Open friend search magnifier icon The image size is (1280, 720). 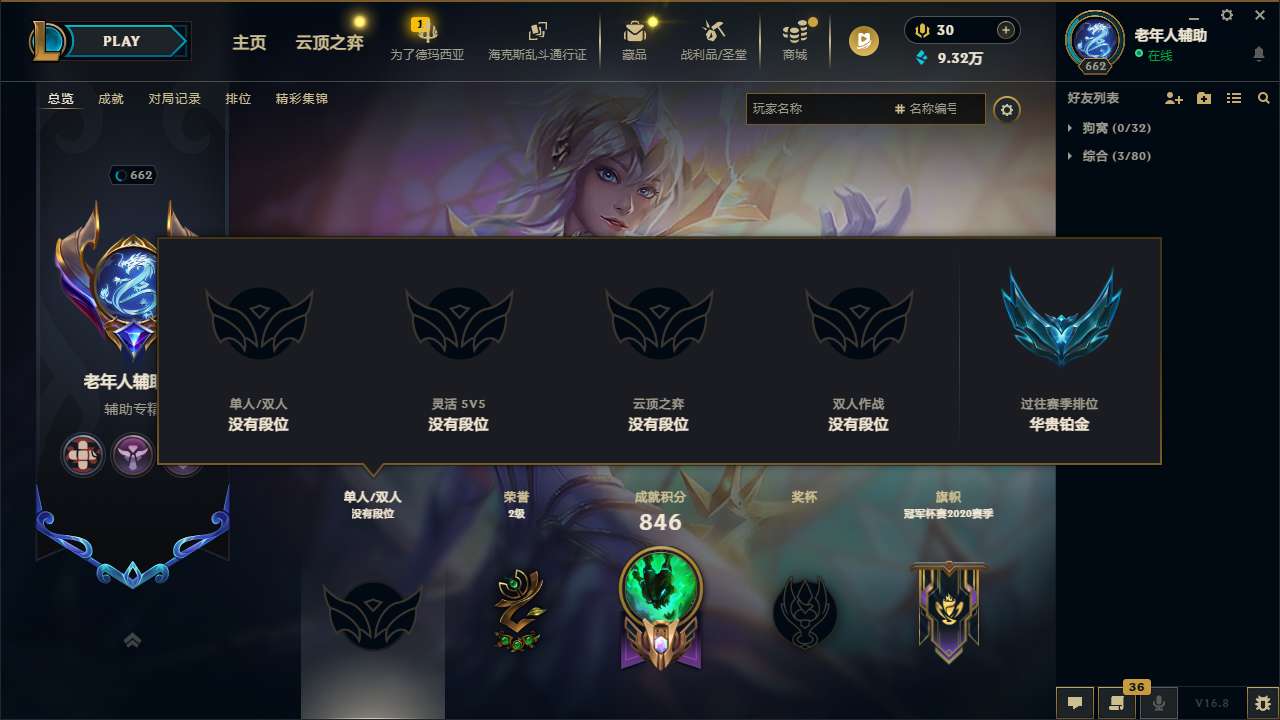click(1263, 98)
